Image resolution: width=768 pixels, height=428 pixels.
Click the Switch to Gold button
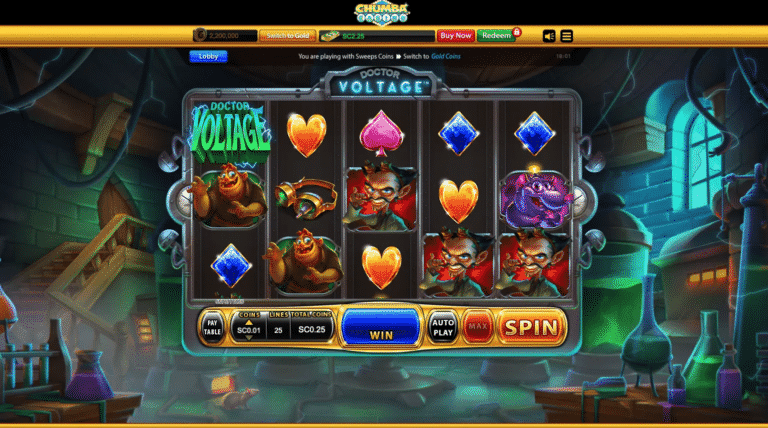[x=286, y=35]
